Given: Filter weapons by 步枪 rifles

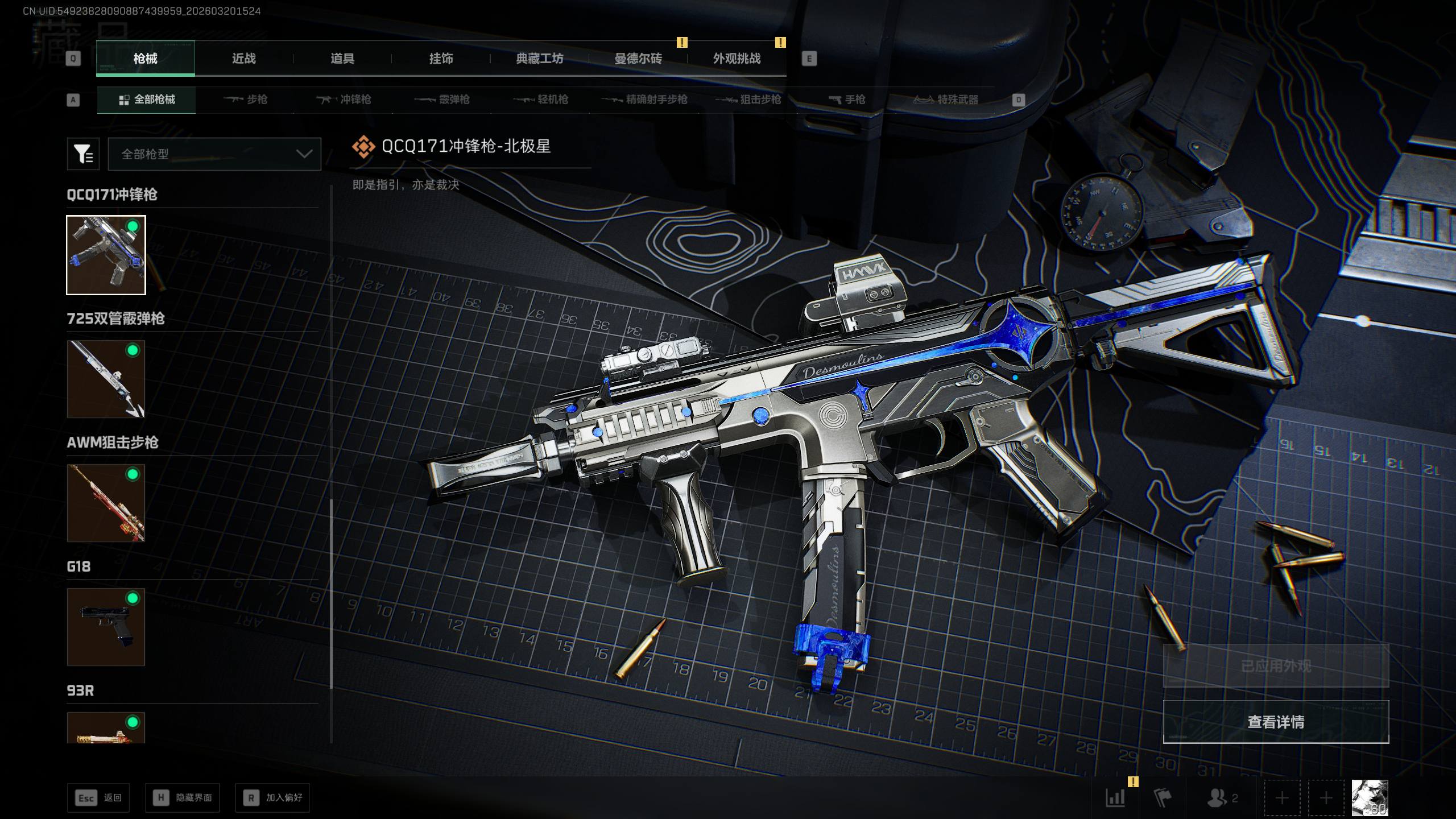Looking at the screenshot, I should click(x=246, y=100).
